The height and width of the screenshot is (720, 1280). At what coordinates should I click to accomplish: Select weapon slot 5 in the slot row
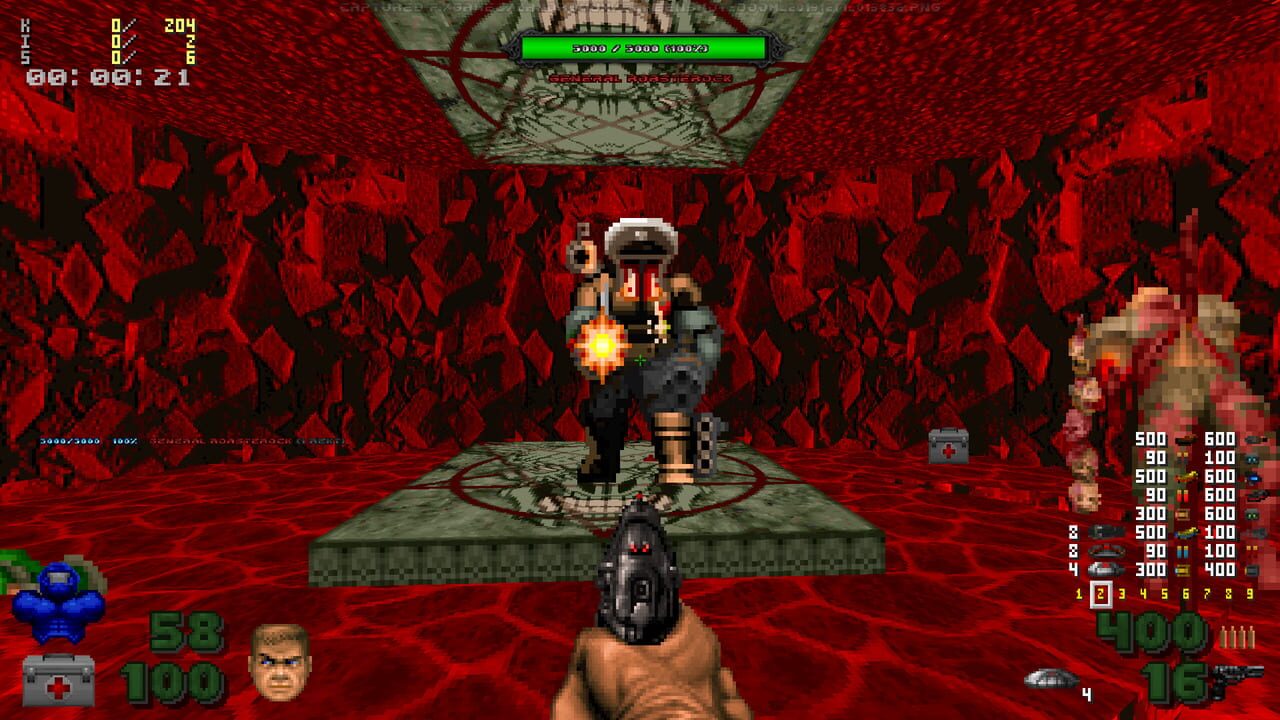(1164, 592)
